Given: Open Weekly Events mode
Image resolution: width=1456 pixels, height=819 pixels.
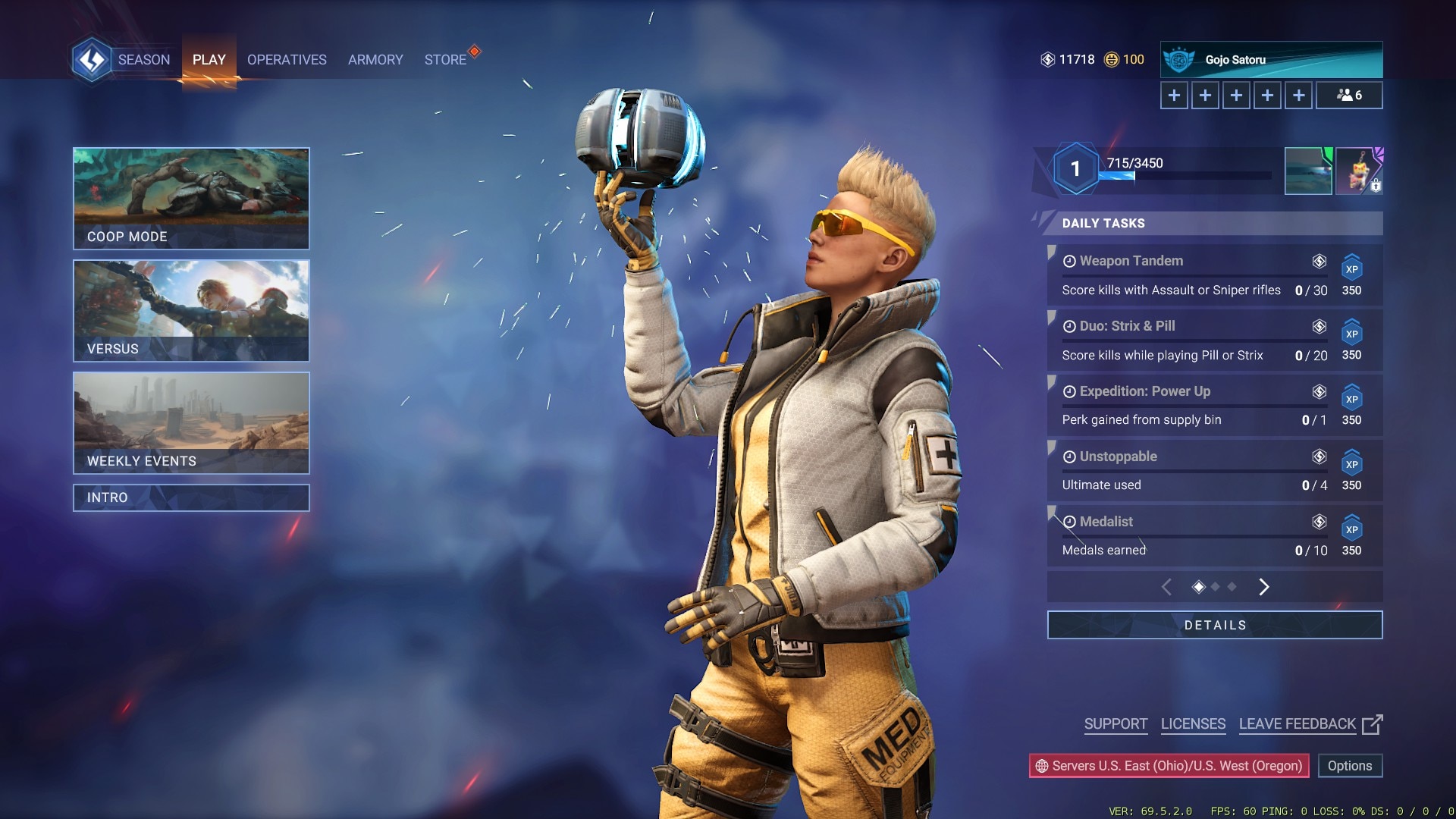Looking at the screenshot, I should pyautogui.click(x=191, y=422).
